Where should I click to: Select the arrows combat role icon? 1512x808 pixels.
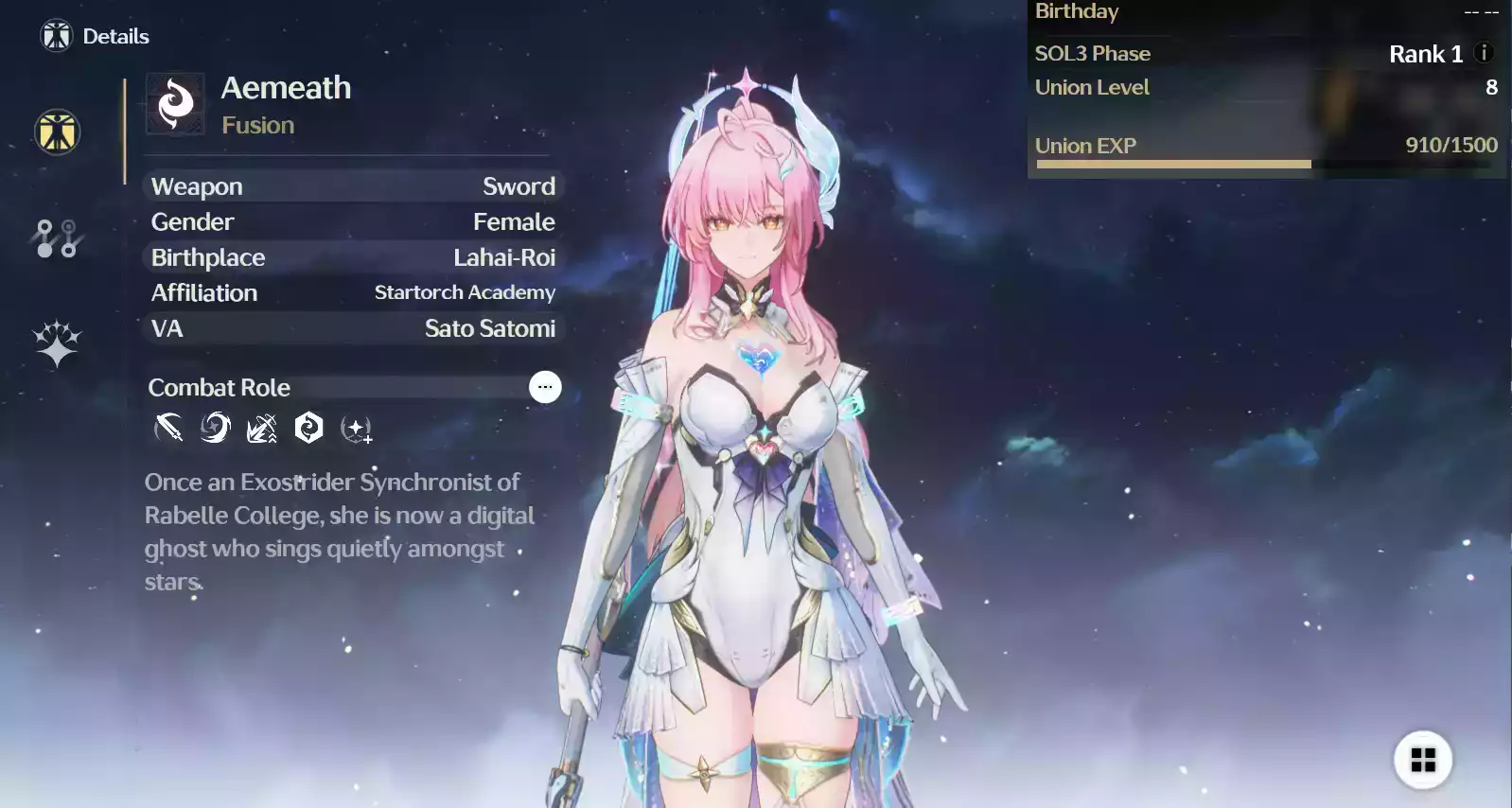coord(262,428)
